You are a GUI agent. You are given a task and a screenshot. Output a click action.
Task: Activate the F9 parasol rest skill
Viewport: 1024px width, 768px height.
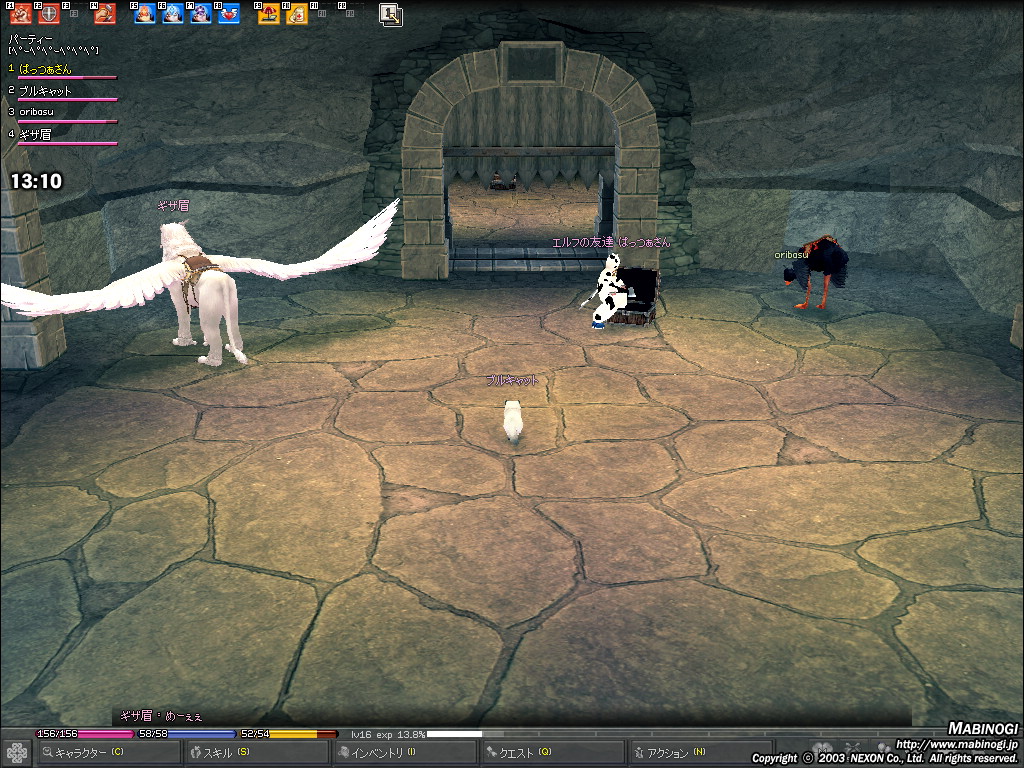tap(269, 14)
